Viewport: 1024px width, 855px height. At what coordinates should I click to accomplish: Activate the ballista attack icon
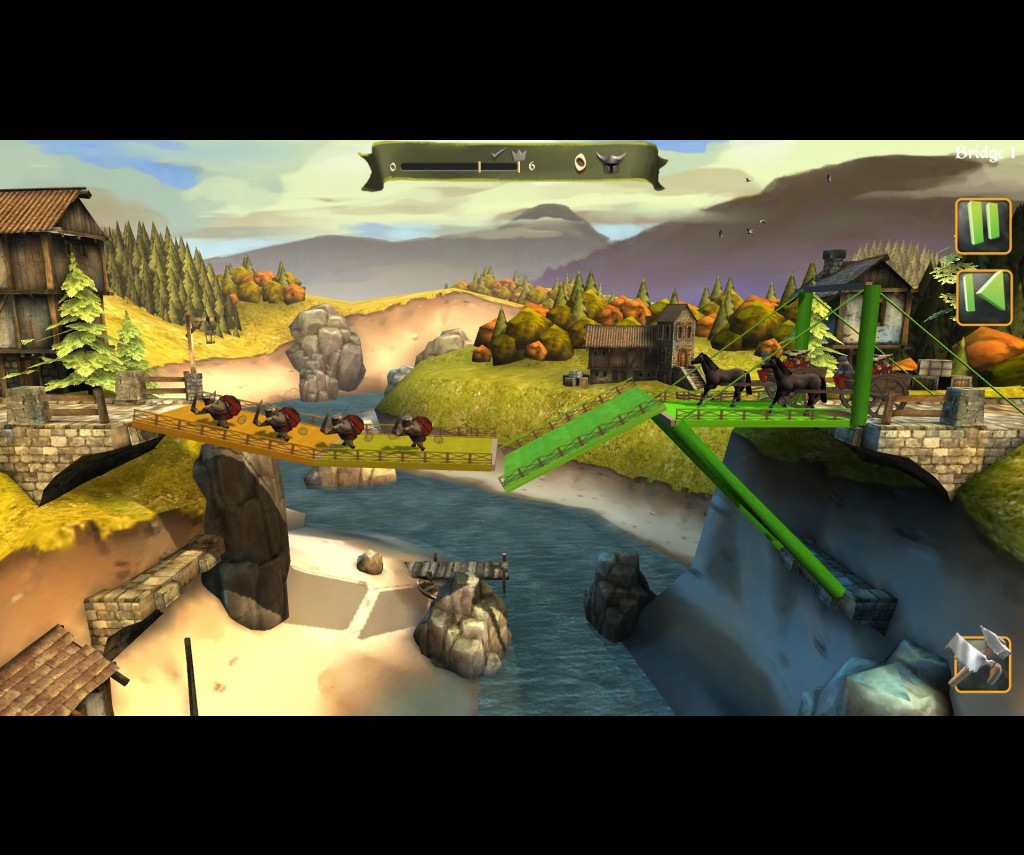[980, 661]
